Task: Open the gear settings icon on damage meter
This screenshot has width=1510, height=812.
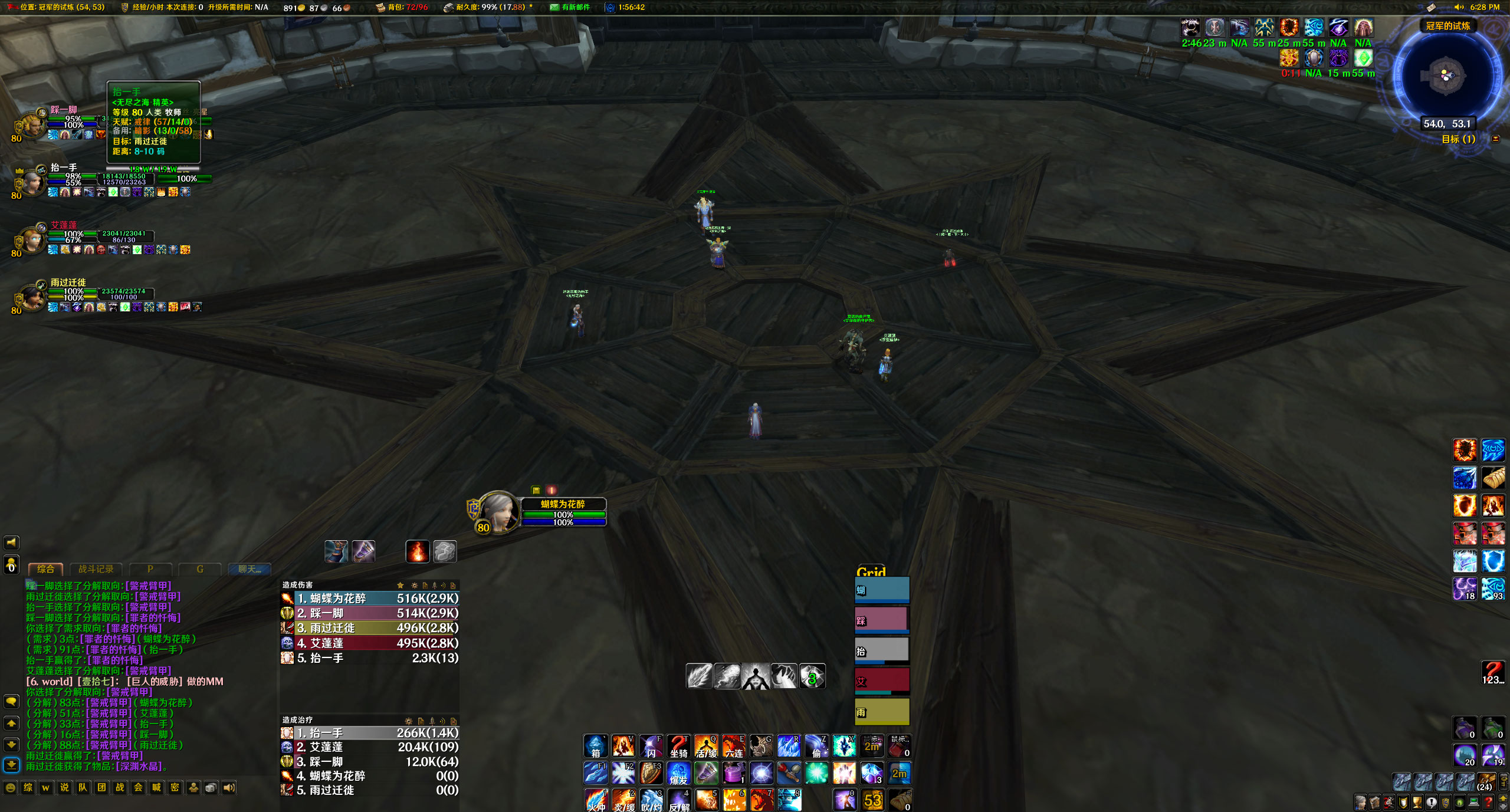Action: (415, 585)
